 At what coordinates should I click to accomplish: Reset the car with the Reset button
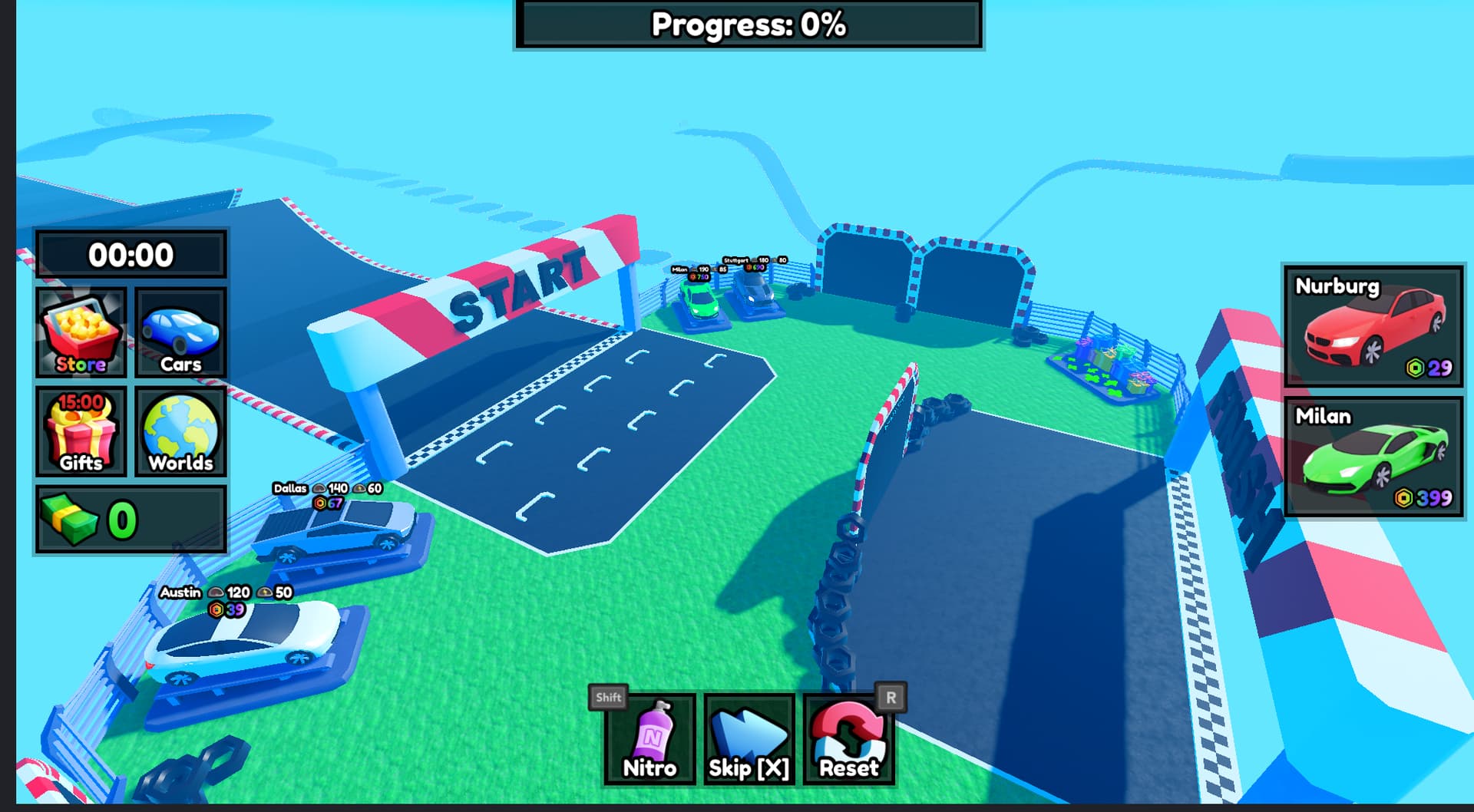click(x=848, y=739)
